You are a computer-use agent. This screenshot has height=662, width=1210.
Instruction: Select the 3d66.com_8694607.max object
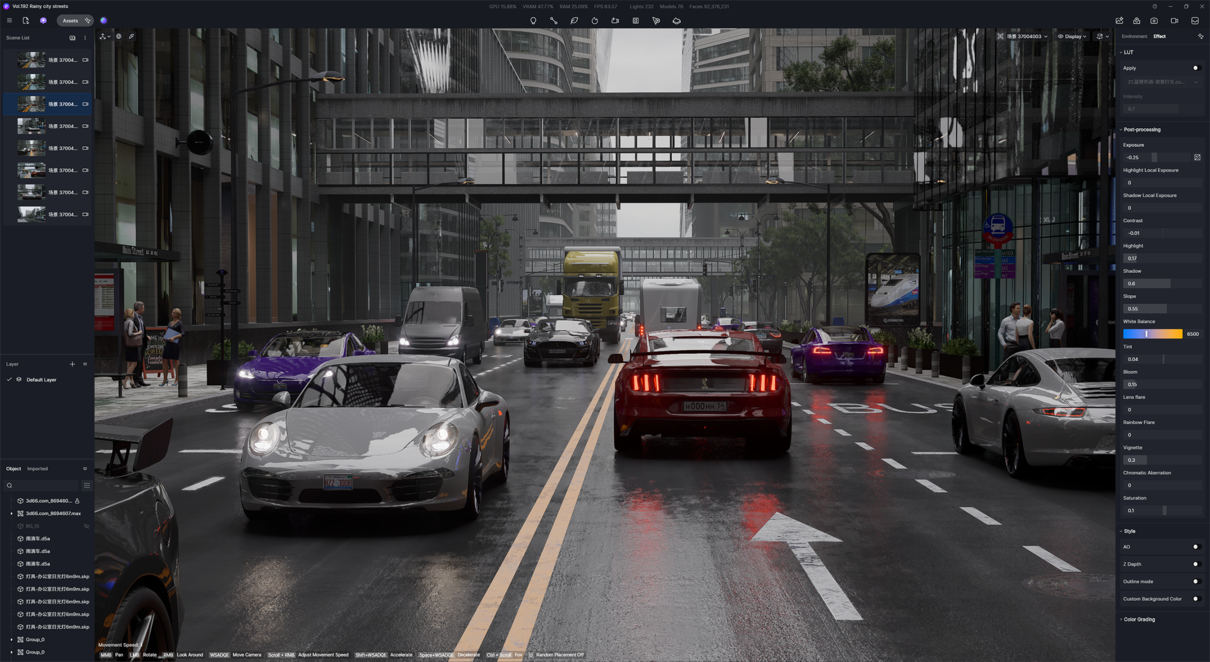(x=53, y=514)
